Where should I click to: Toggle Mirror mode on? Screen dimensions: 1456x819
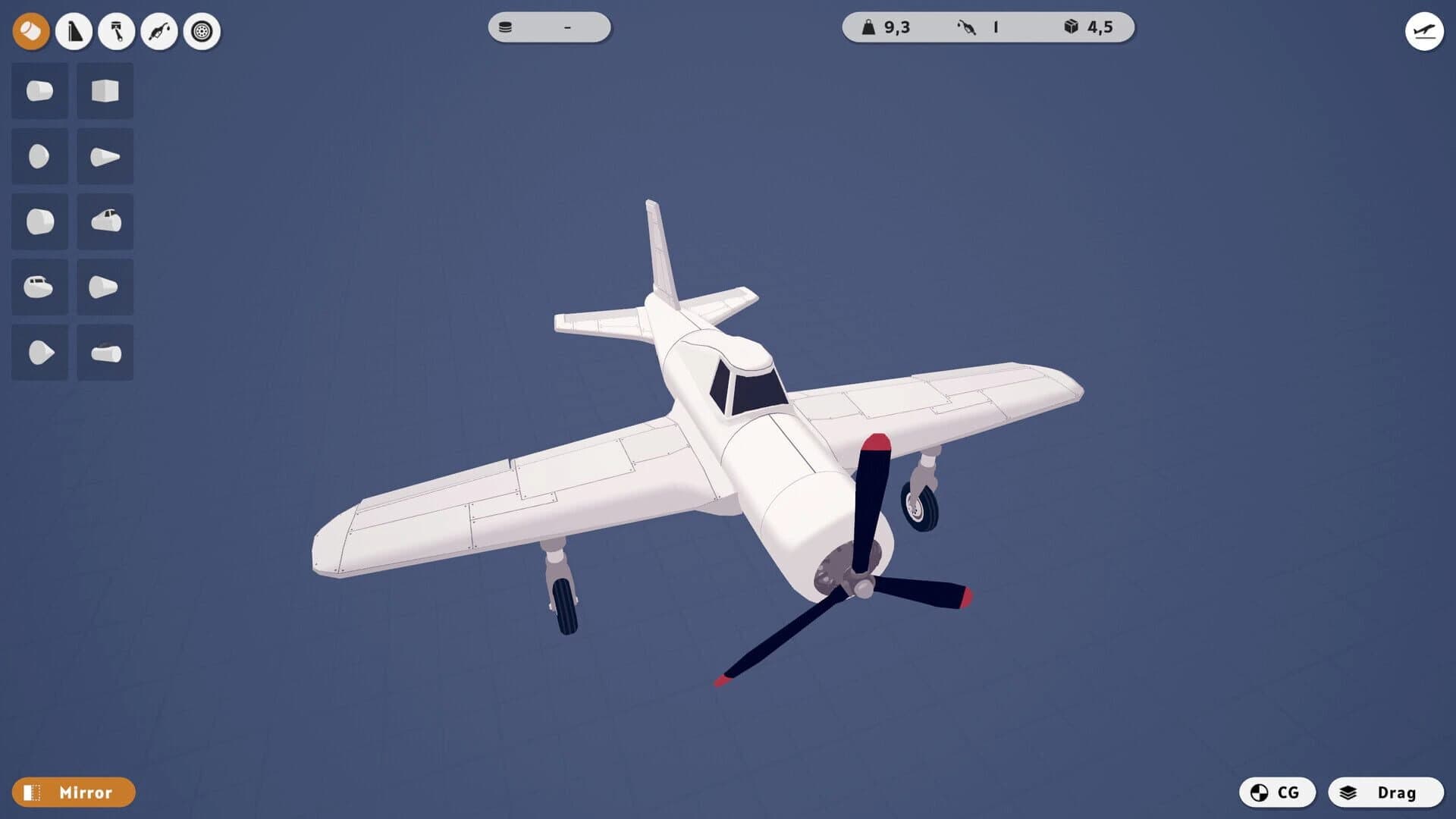(x=76, y=792)
